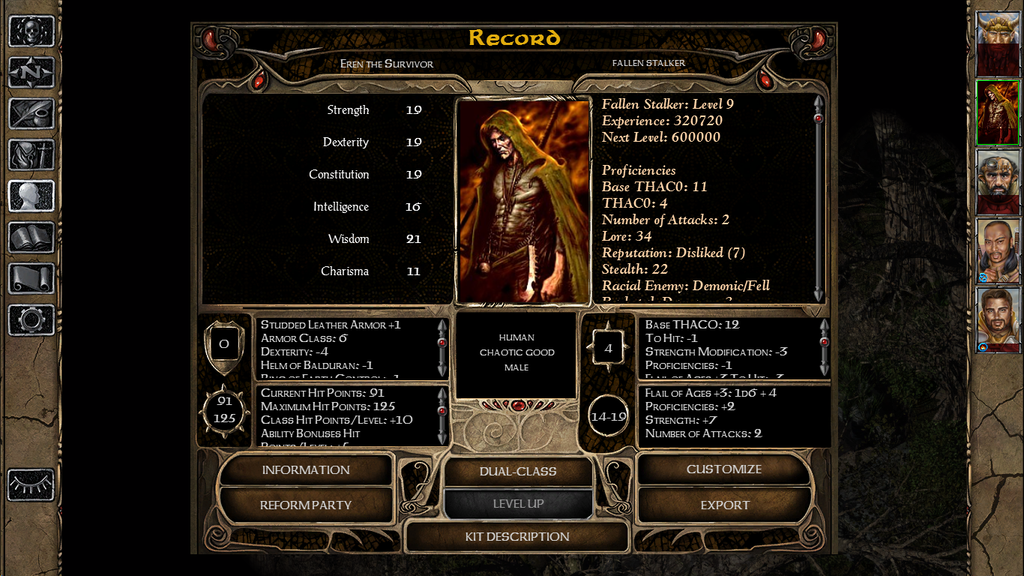Select the grey-bearded bald man portrait

(997, 181)
